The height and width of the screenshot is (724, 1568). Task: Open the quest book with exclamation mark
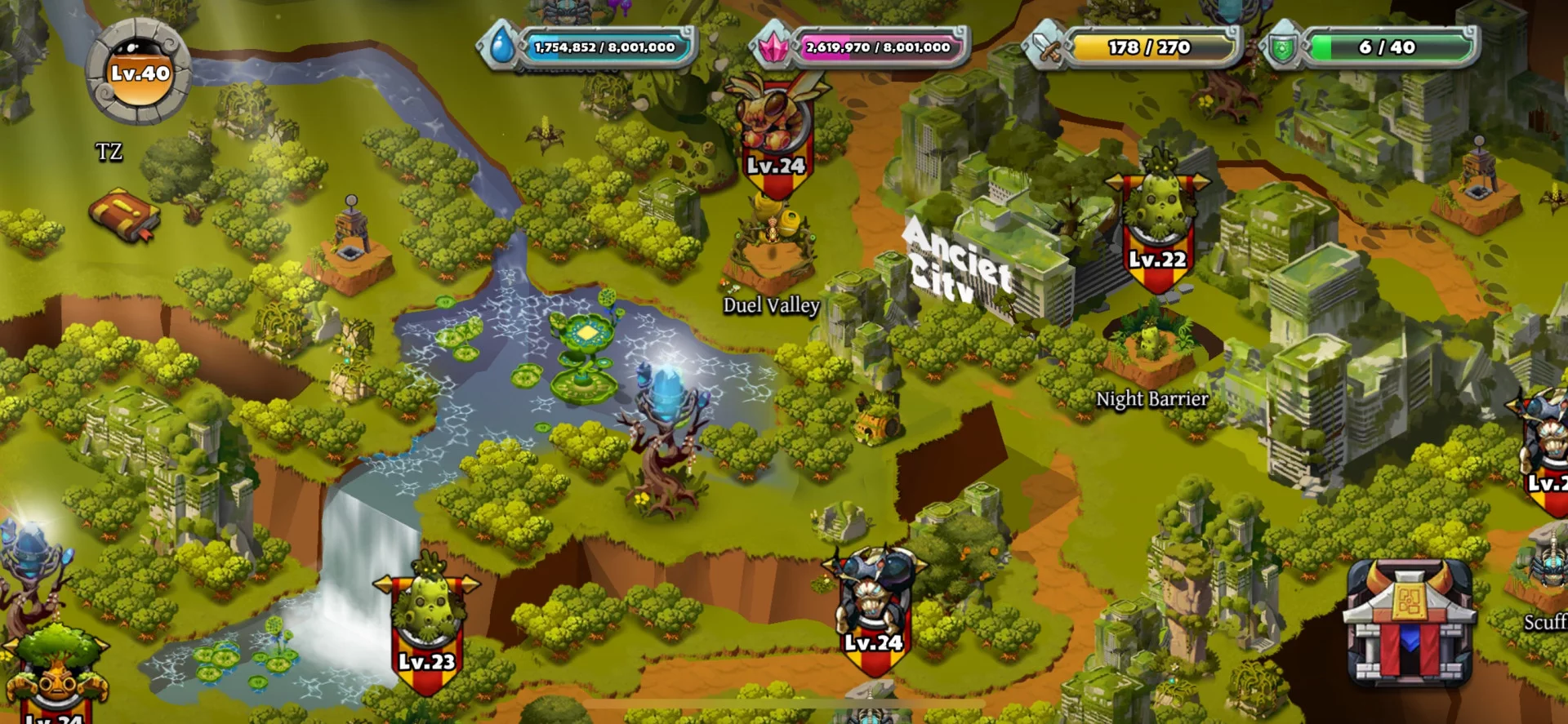[124, 215]
